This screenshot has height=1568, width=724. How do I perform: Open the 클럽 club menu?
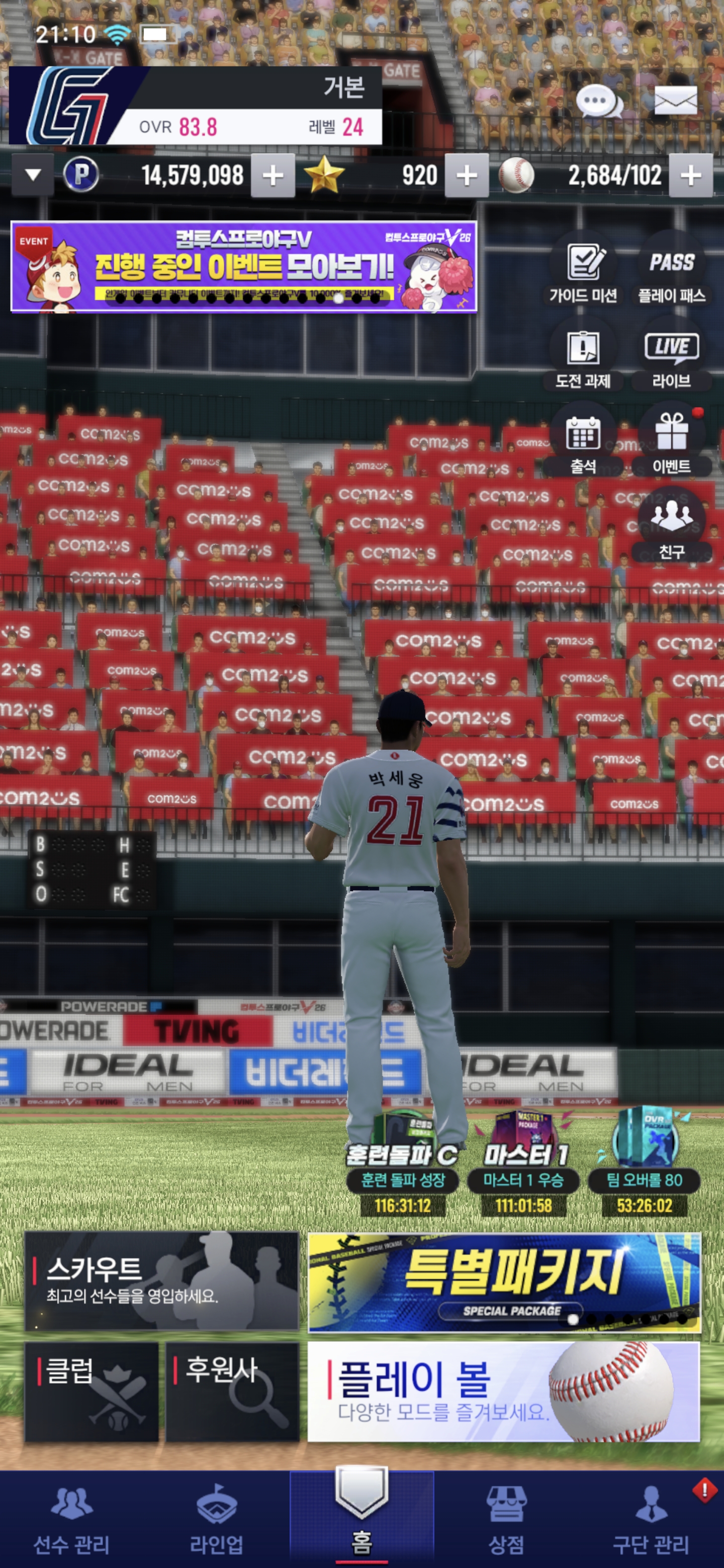pyautogui.click(x=92, y=1392)
